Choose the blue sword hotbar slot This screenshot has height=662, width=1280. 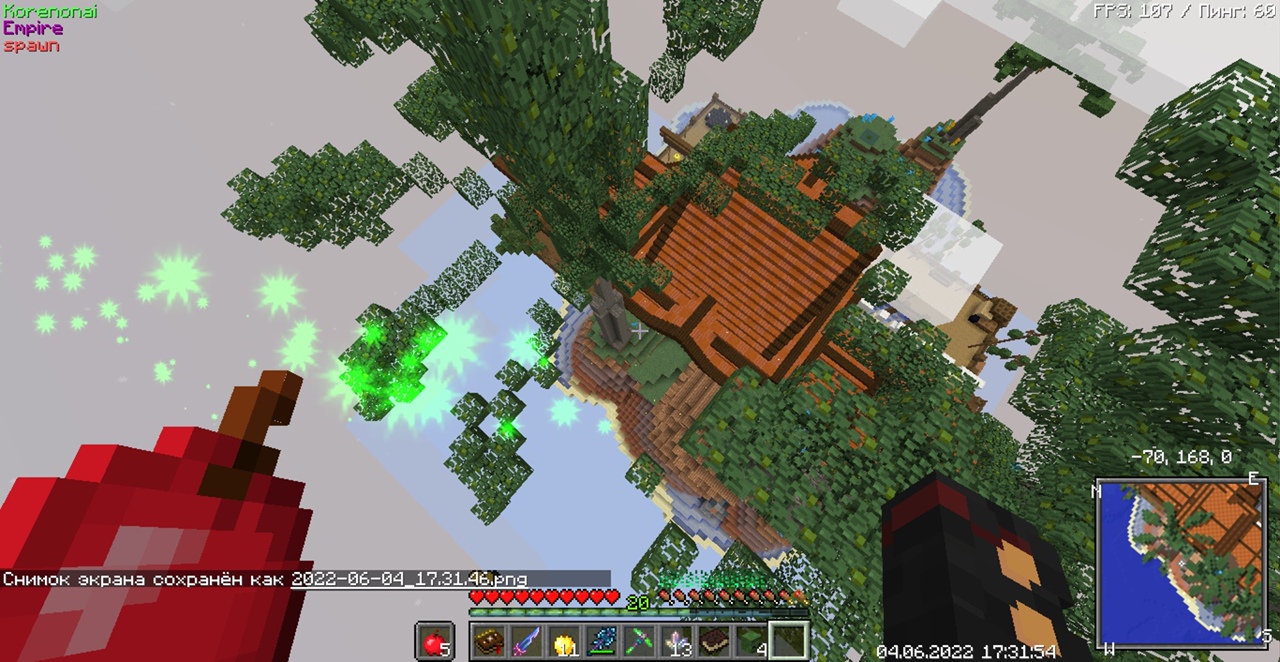(x=526, y=642)
